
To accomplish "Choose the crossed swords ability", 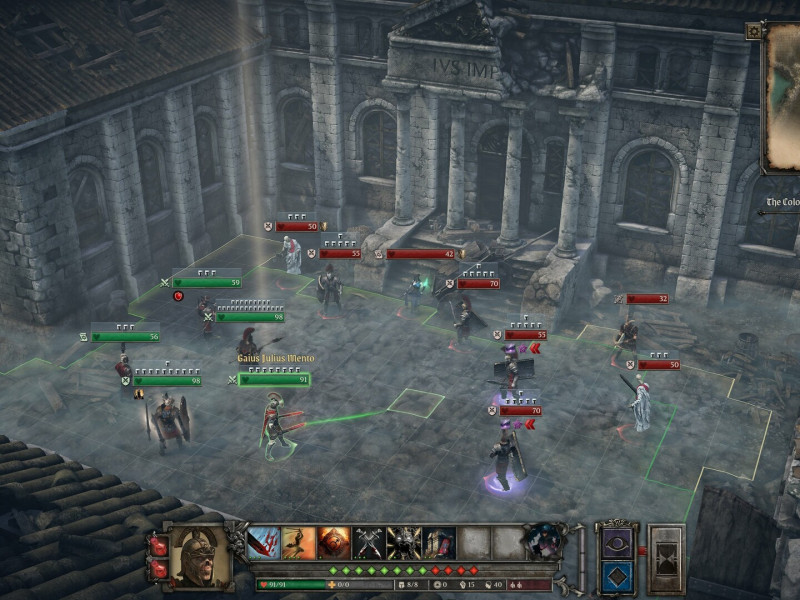I will pyautogui.click(x=369, y=543).
